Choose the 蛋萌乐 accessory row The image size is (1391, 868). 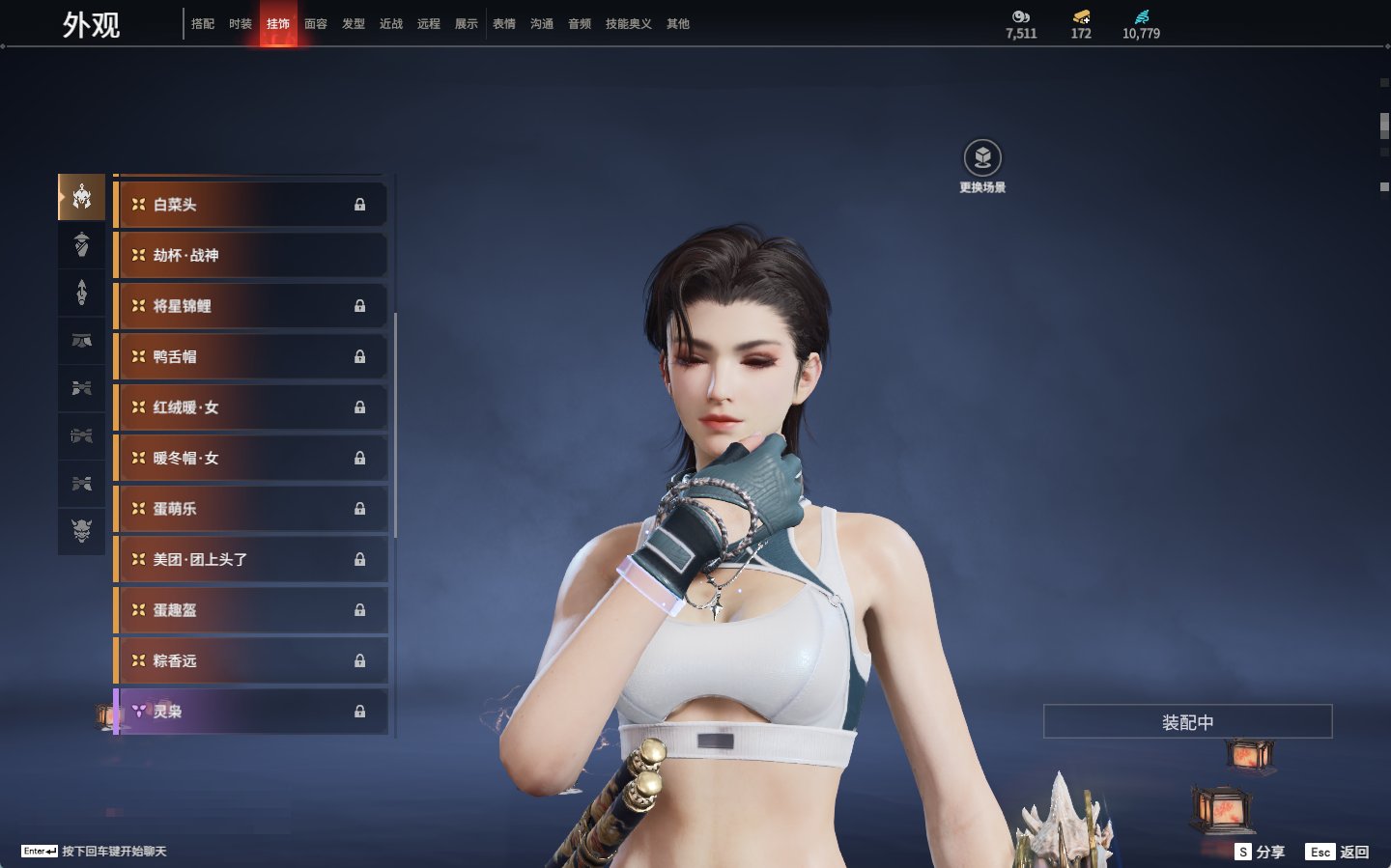tap(251, 509)
